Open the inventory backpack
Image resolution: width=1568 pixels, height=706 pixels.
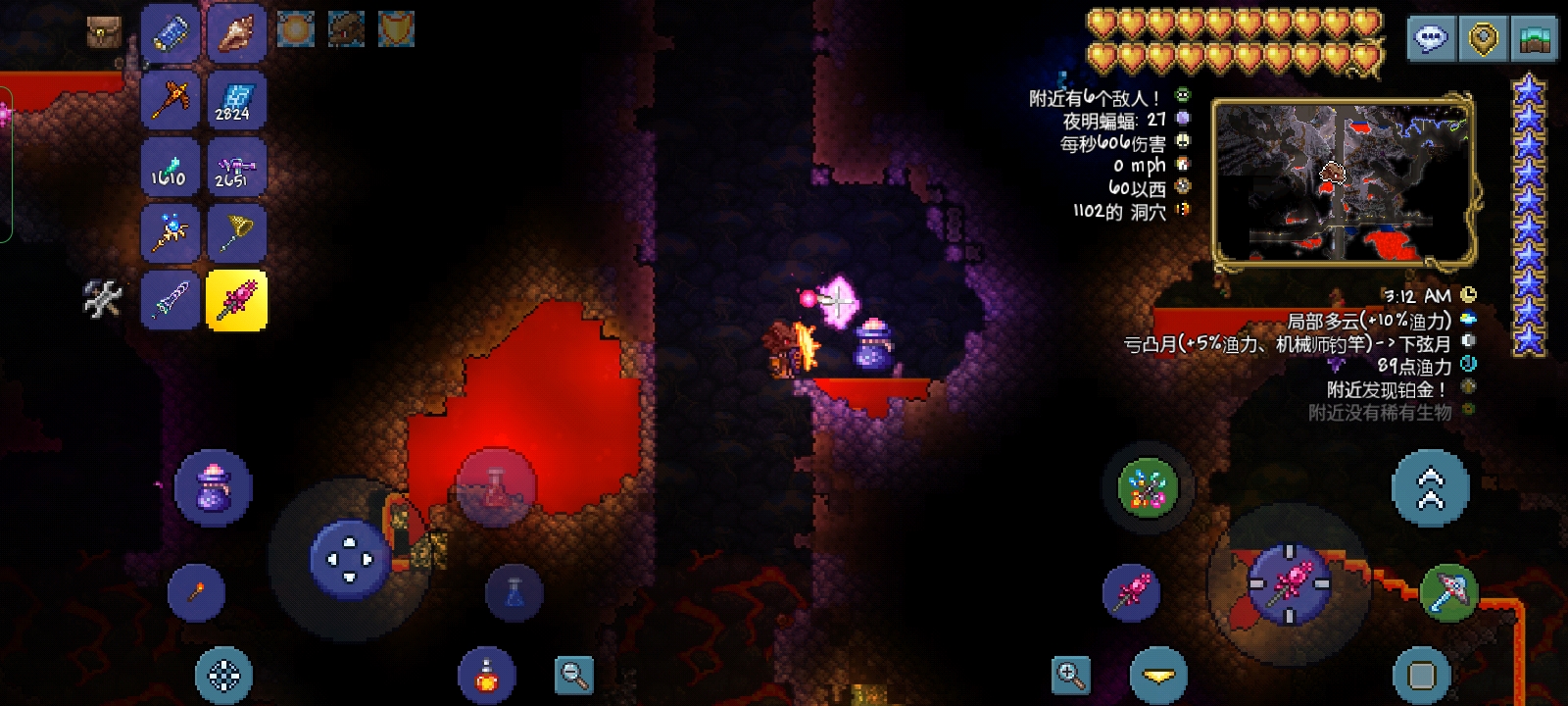pyautogui.click(x=103, y=32)
